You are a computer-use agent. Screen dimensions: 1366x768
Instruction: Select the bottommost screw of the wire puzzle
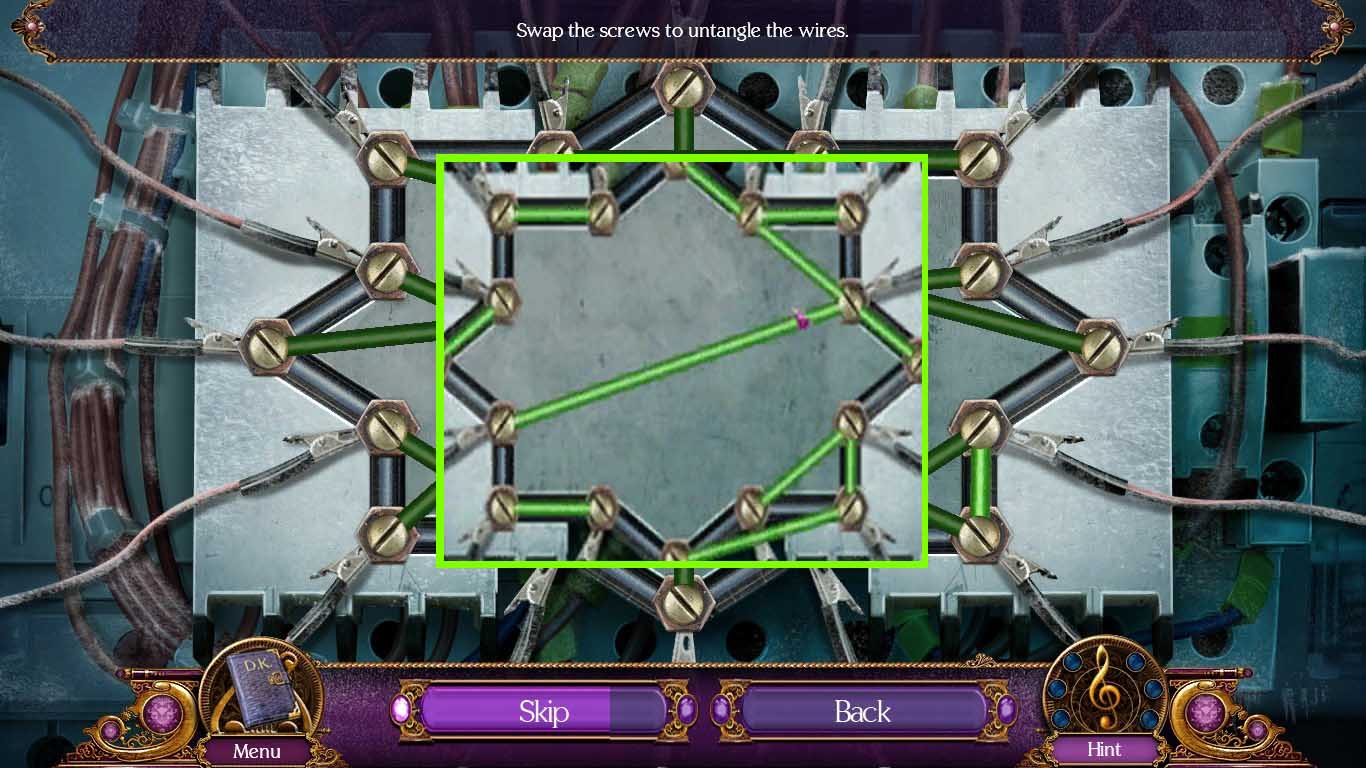click(683, 604)
